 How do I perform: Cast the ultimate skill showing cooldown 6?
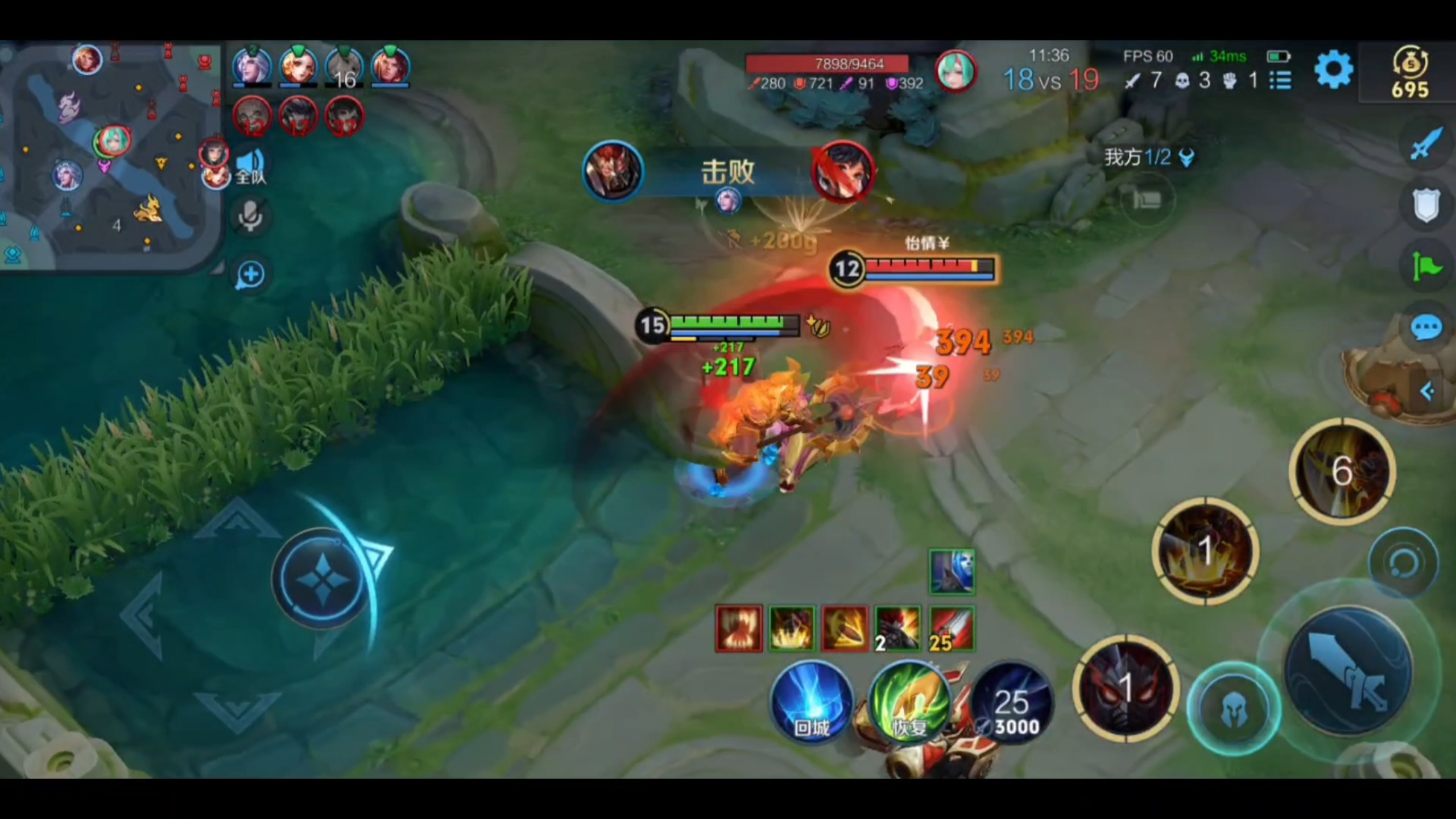click(1342, 471)
